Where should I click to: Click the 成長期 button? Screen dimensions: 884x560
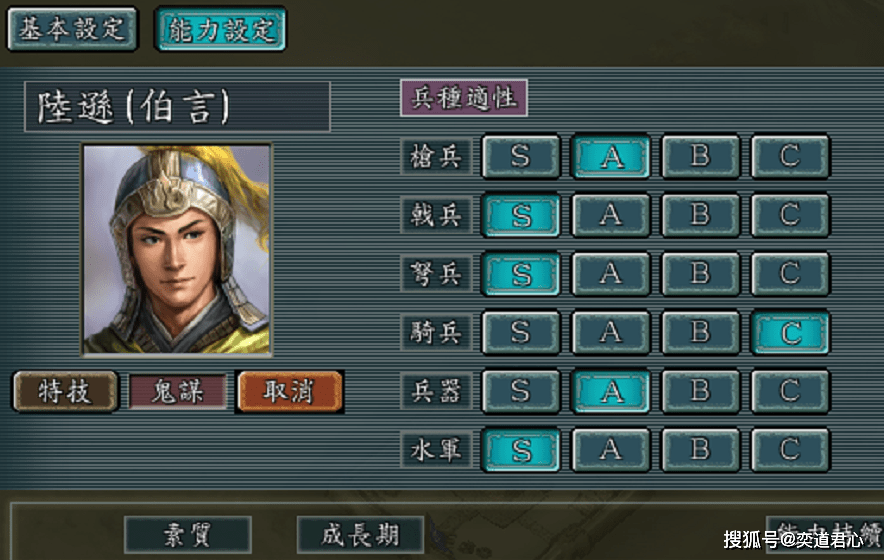[360, 535]
